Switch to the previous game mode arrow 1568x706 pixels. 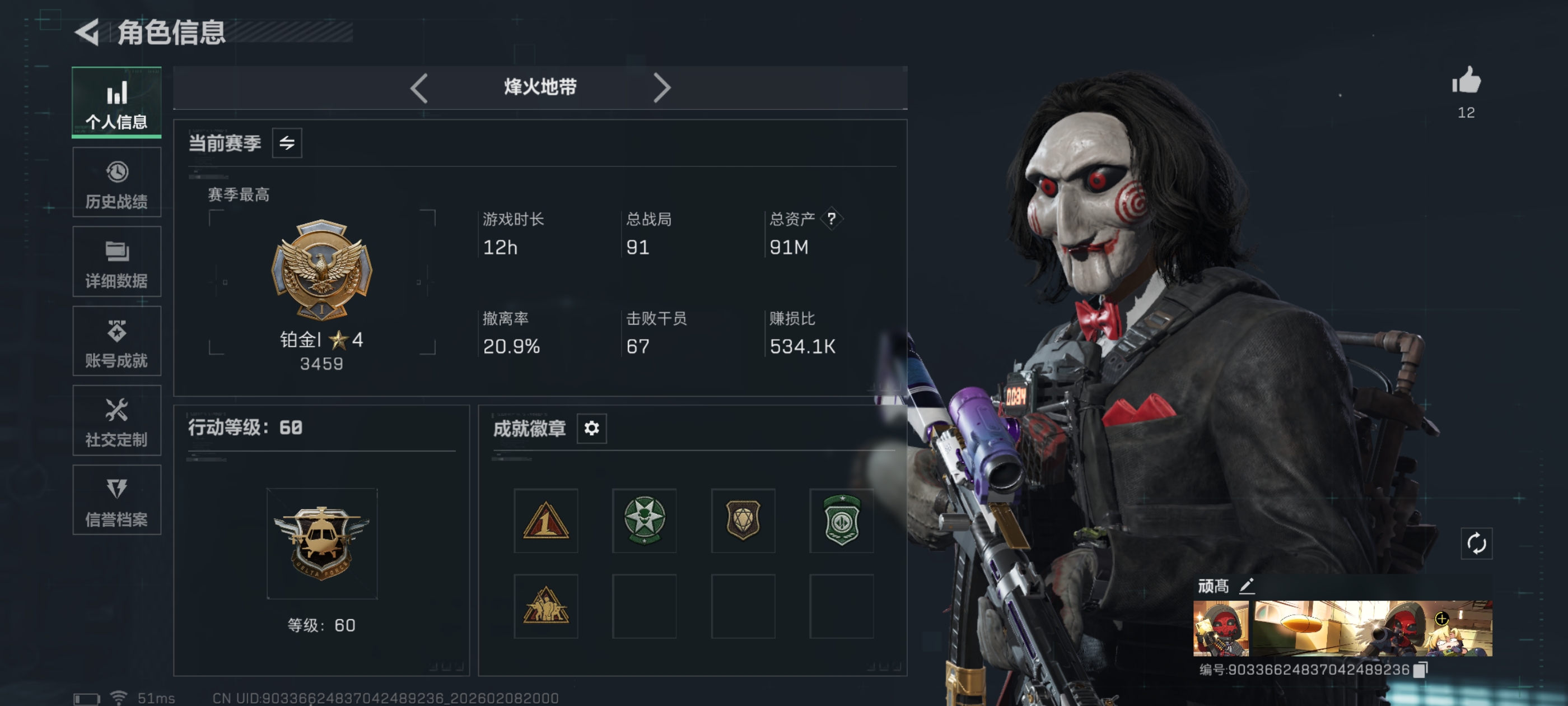[x=419, y=88]
